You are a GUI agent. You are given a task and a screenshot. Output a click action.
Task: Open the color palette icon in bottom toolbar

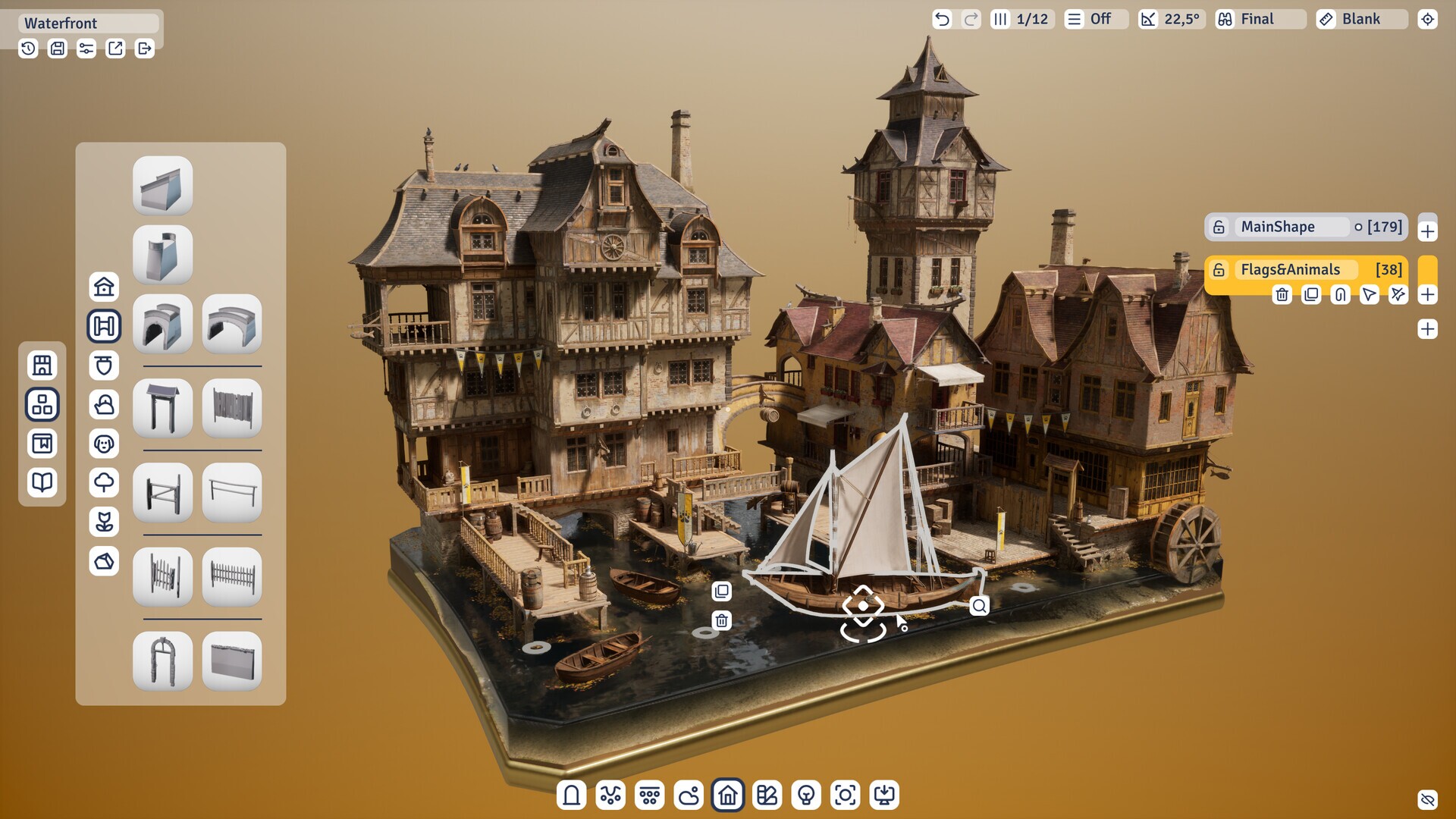click(767, 795)
